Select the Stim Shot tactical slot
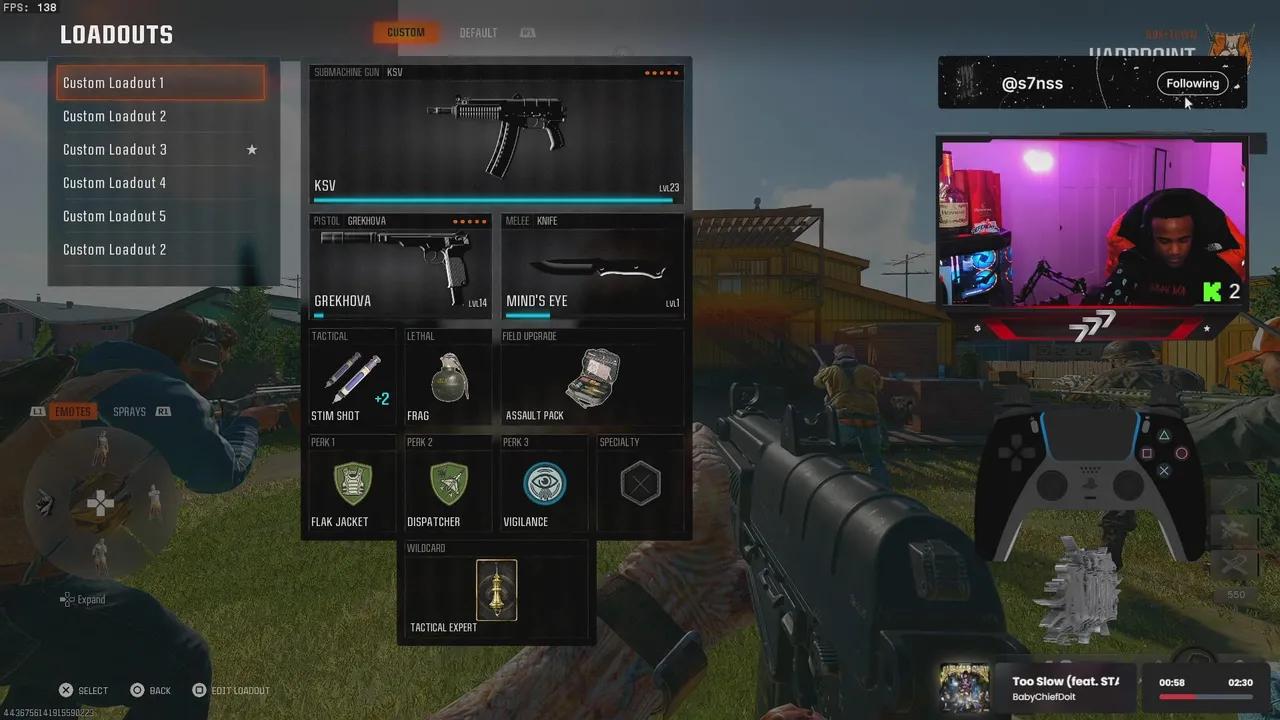This screenshot has width=1280, height=720. pos(349,379)
